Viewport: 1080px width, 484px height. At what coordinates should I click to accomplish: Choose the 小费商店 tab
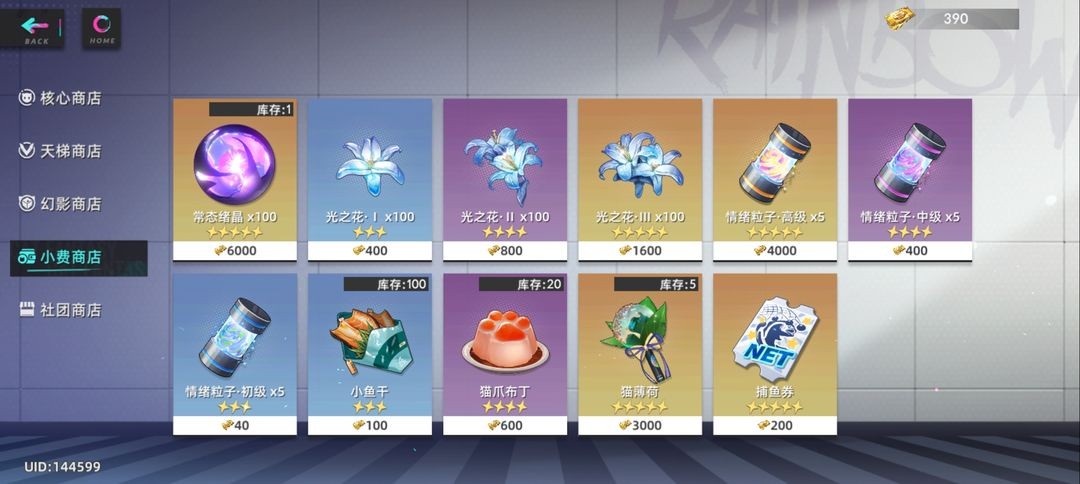click(x=70, y=257)
